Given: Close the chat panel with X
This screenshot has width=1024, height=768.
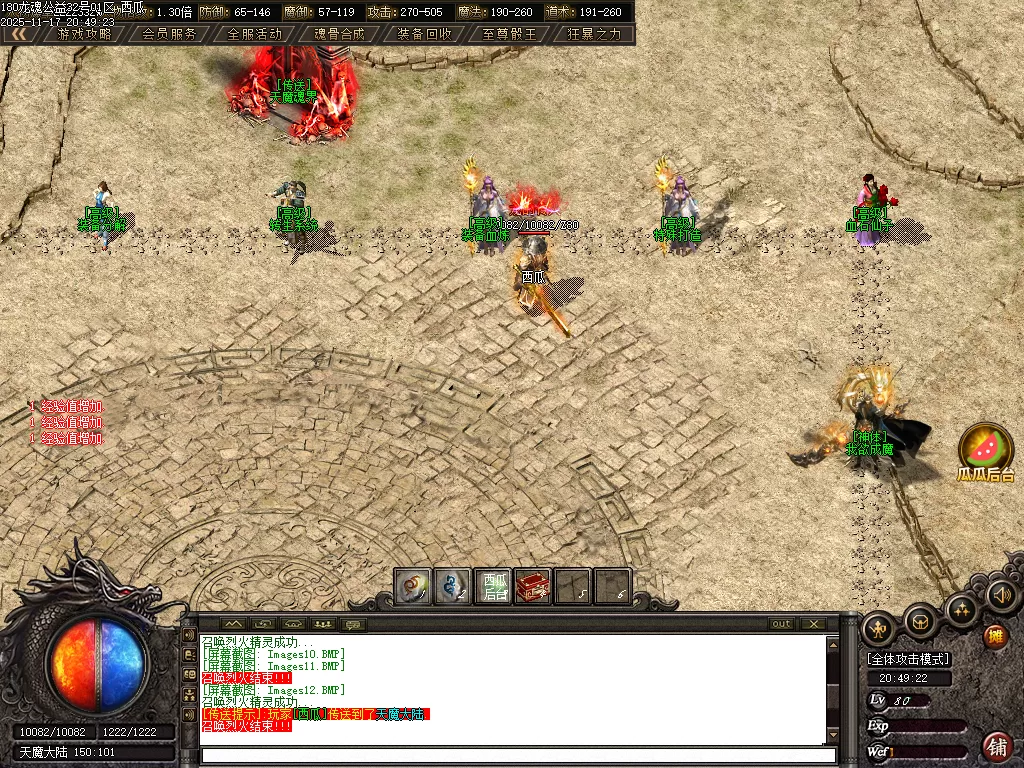Looking at the screenshot, I should [815, 624].
